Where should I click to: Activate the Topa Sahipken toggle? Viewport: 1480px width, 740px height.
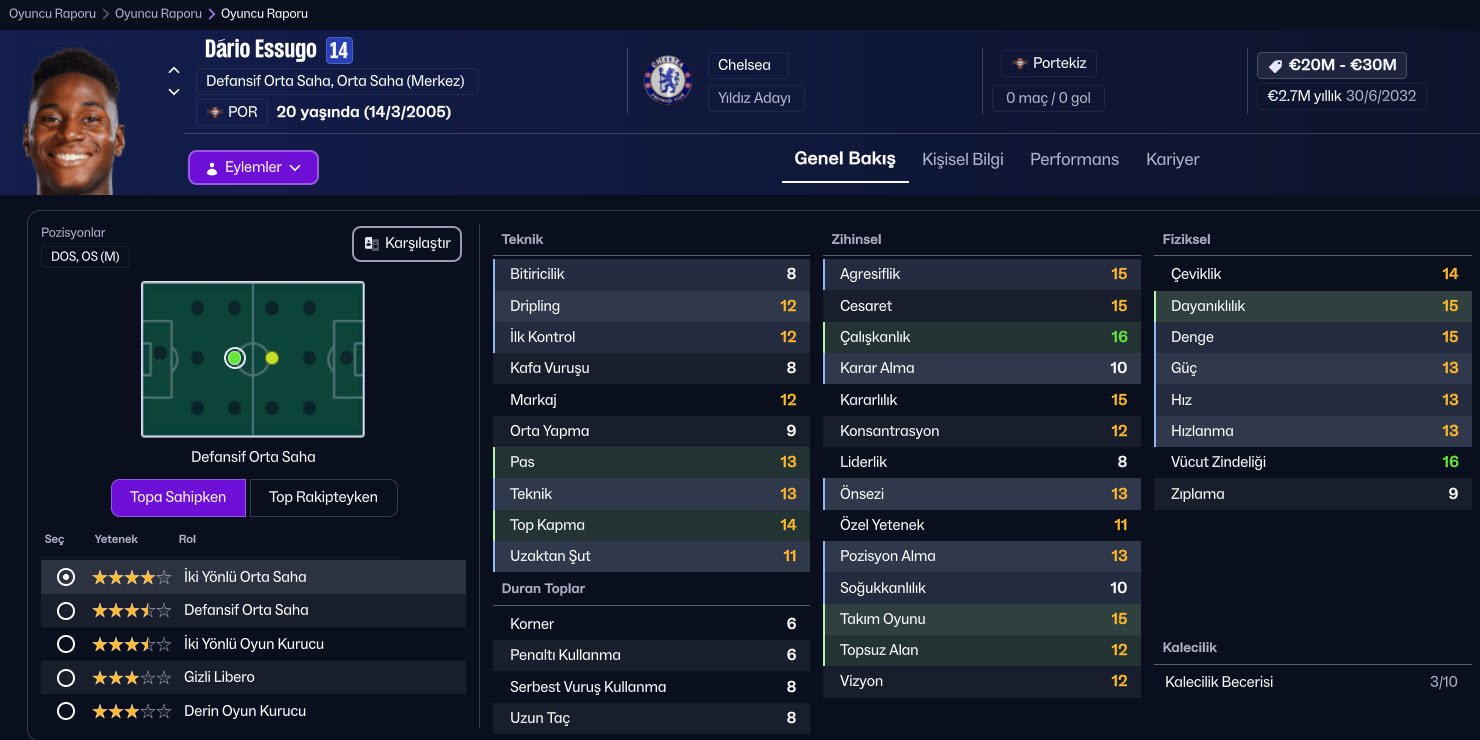pos(178,497)
